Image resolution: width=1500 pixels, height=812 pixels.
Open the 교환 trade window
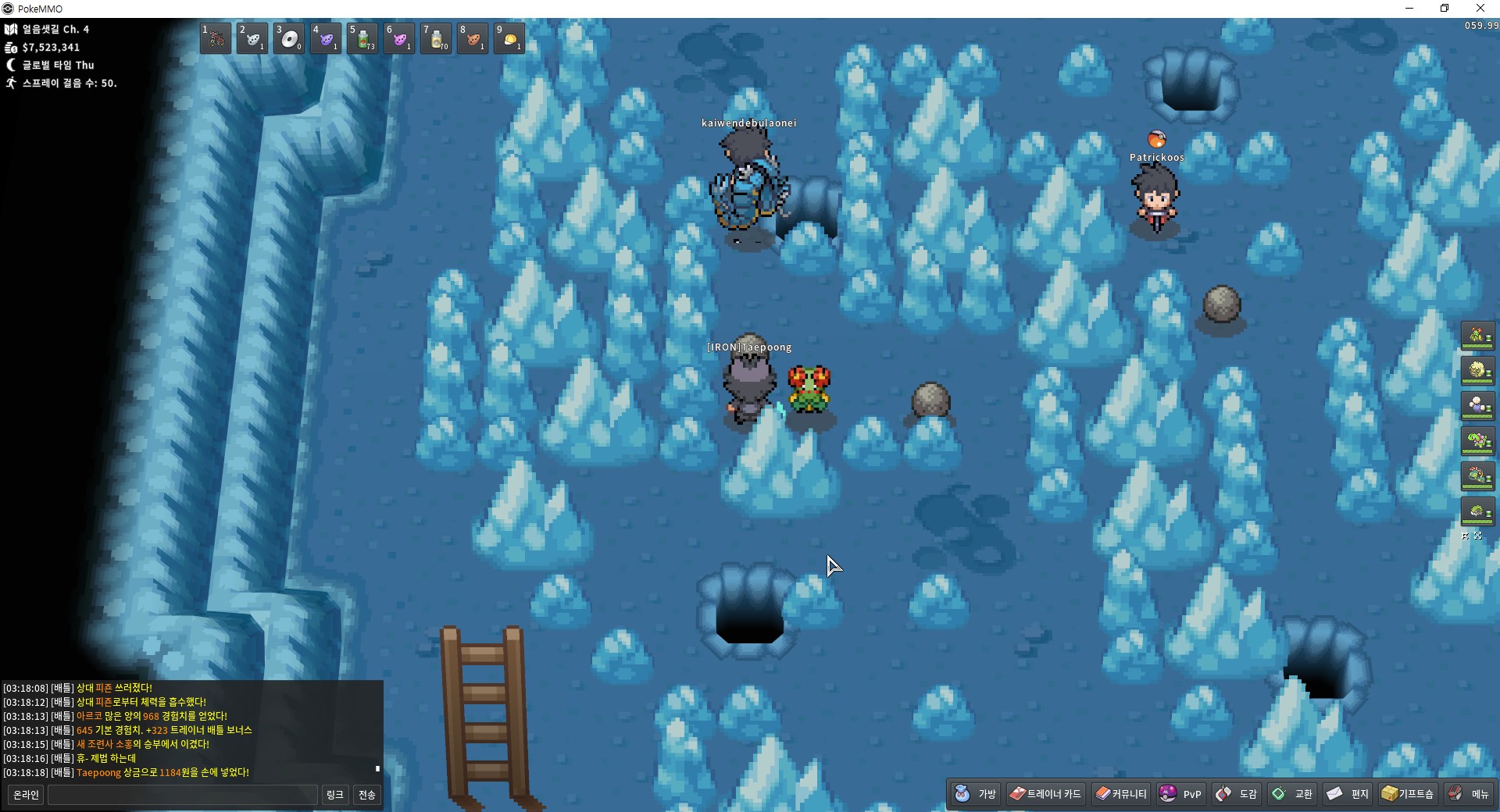click(x=1293, y=794)
